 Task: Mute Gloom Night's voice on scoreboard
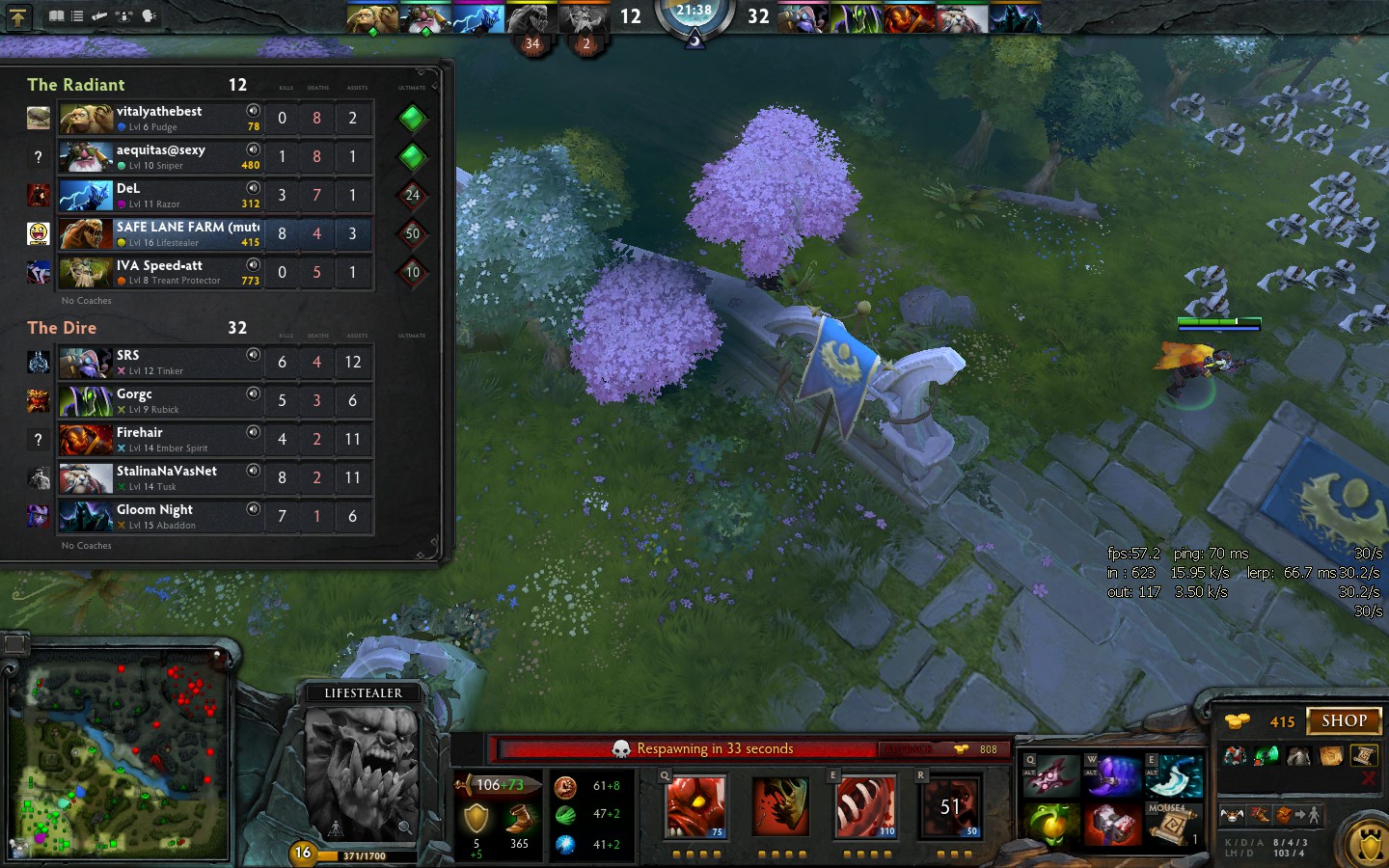[253, 509]
